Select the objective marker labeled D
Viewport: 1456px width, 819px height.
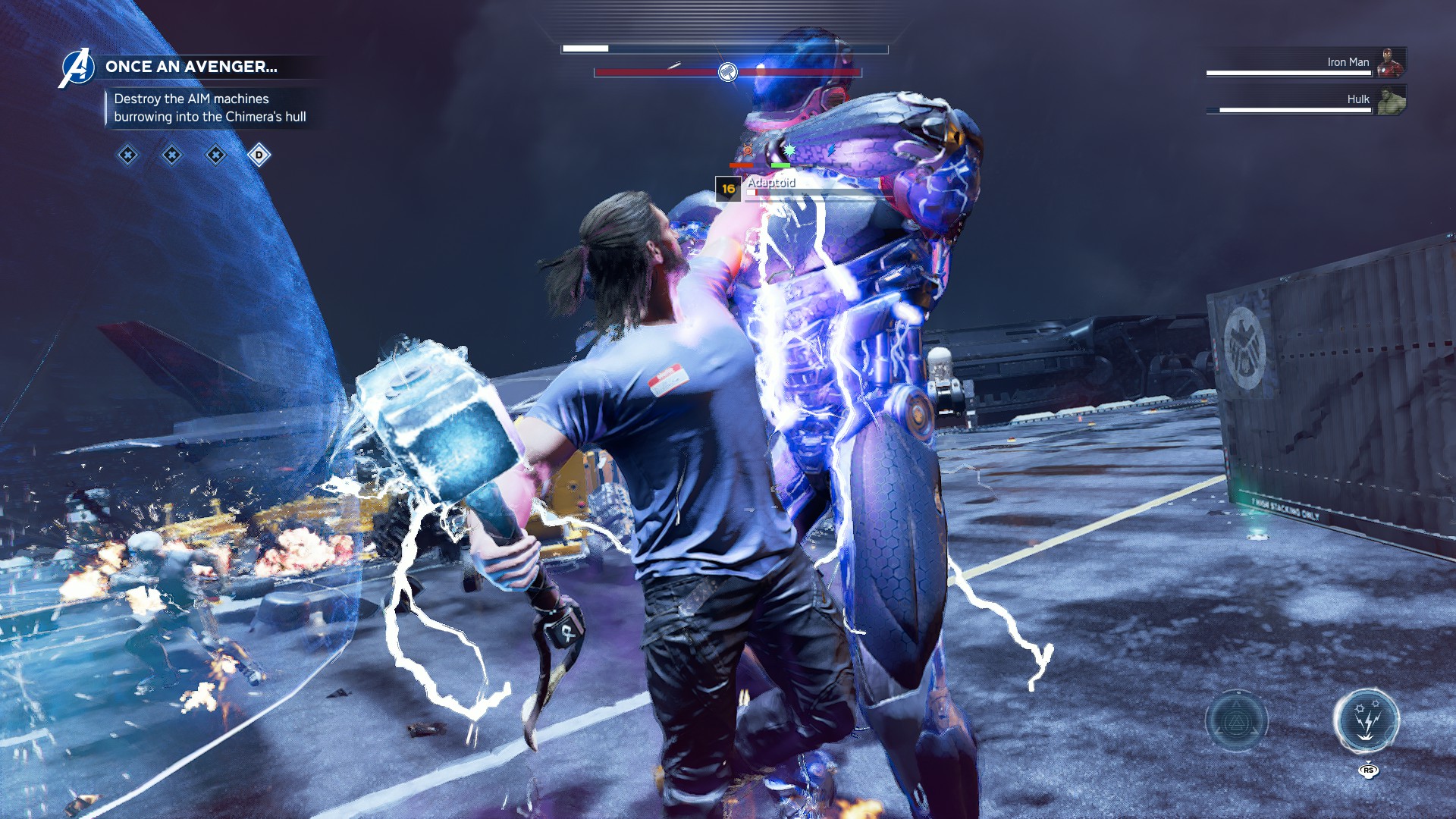tap(259, 155)
